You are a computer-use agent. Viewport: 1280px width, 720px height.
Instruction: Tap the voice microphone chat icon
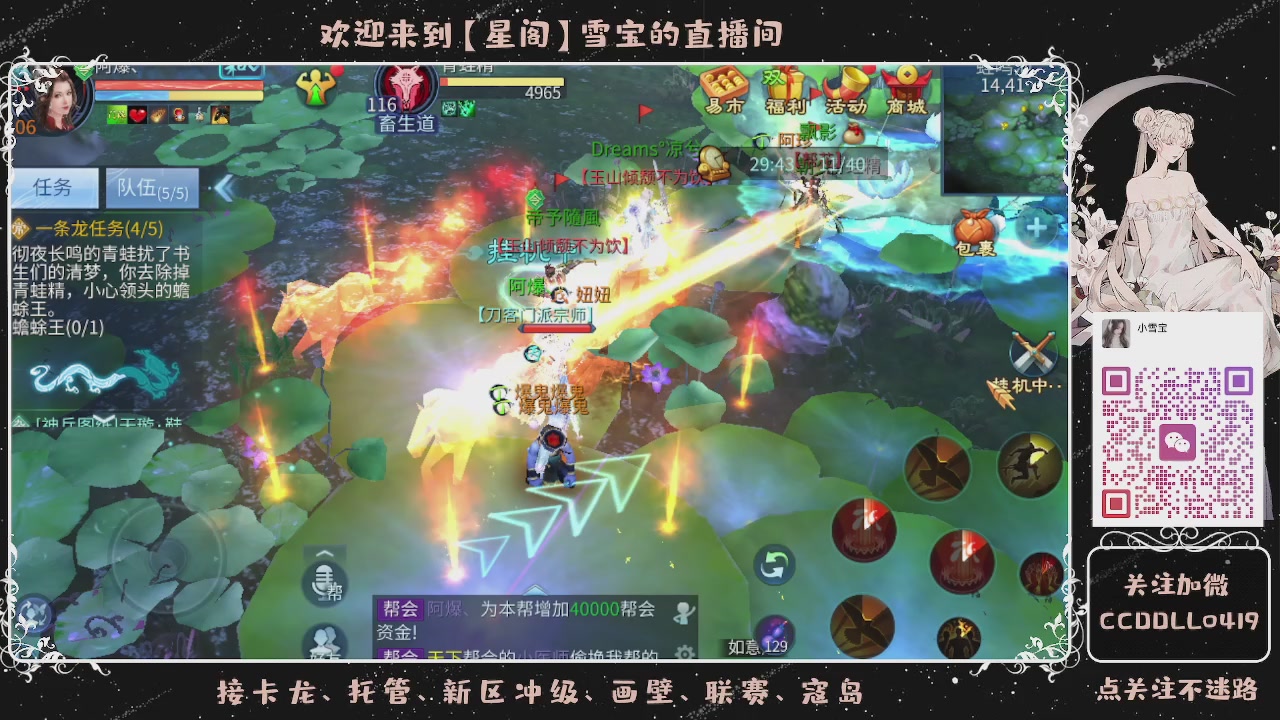pyautogui.click(x=322, y=588)
